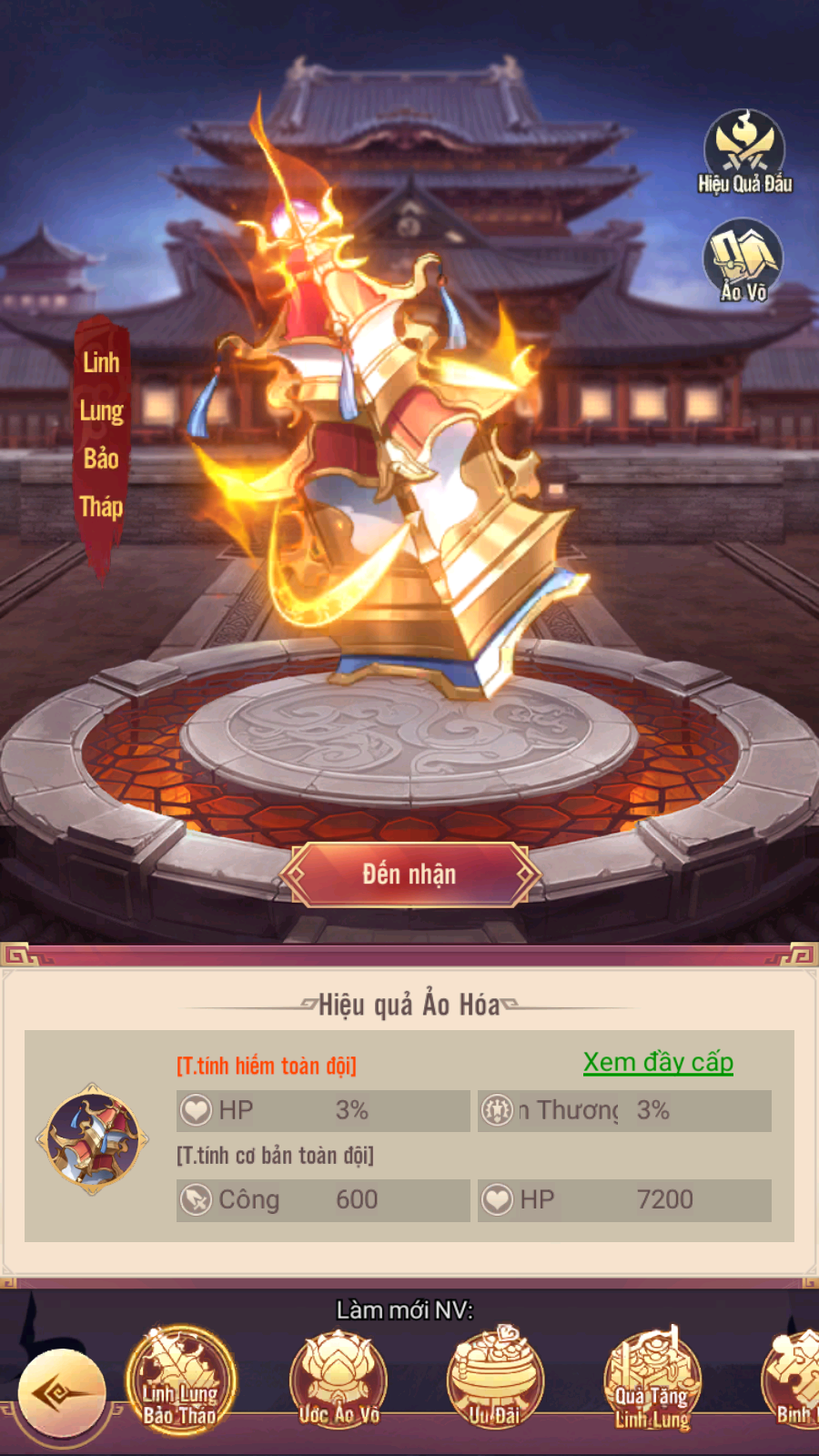Switch to the Ưu Đãi tab
Viewport: 819px width, 1456px height.
pyautogui.click(x=495, y=1379)
